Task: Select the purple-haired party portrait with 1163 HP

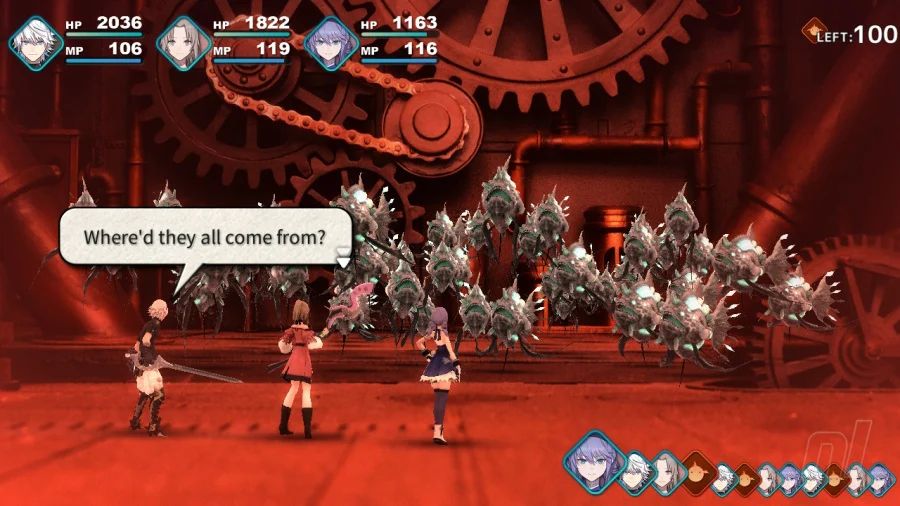Action: (331, 42)
